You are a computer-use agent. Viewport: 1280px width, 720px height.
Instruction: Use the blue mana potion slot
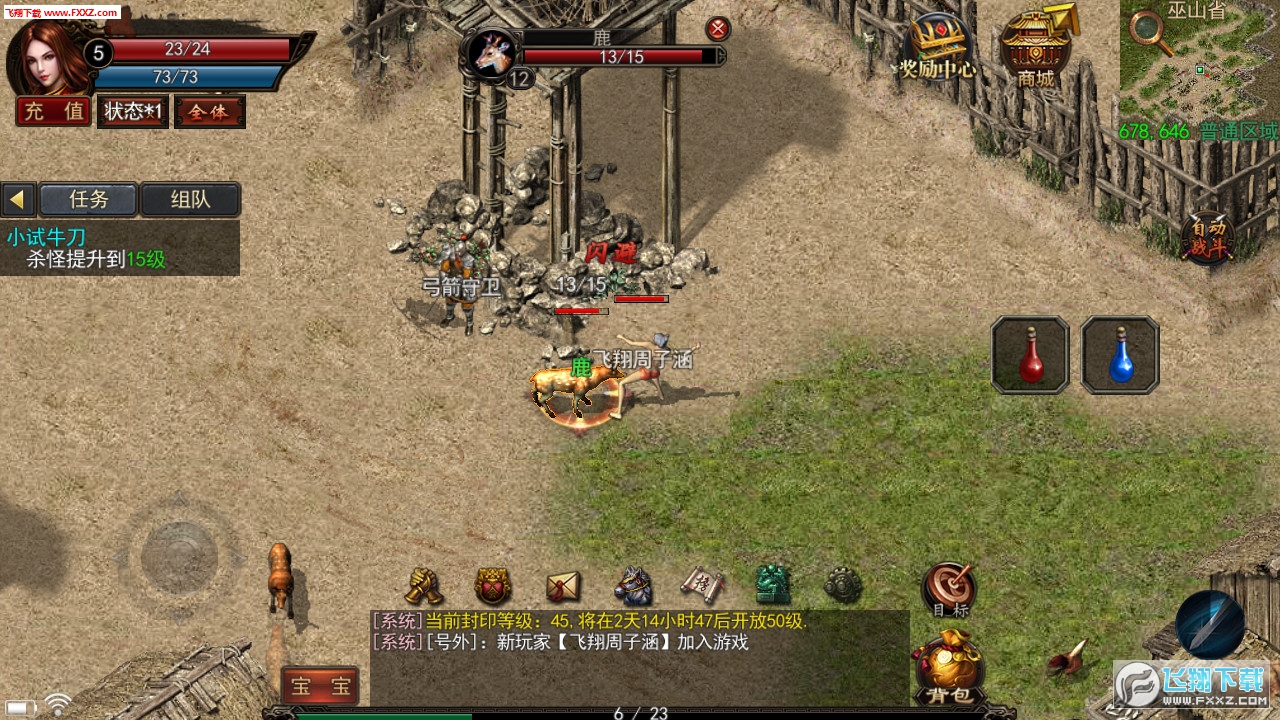pos(1120,355)
